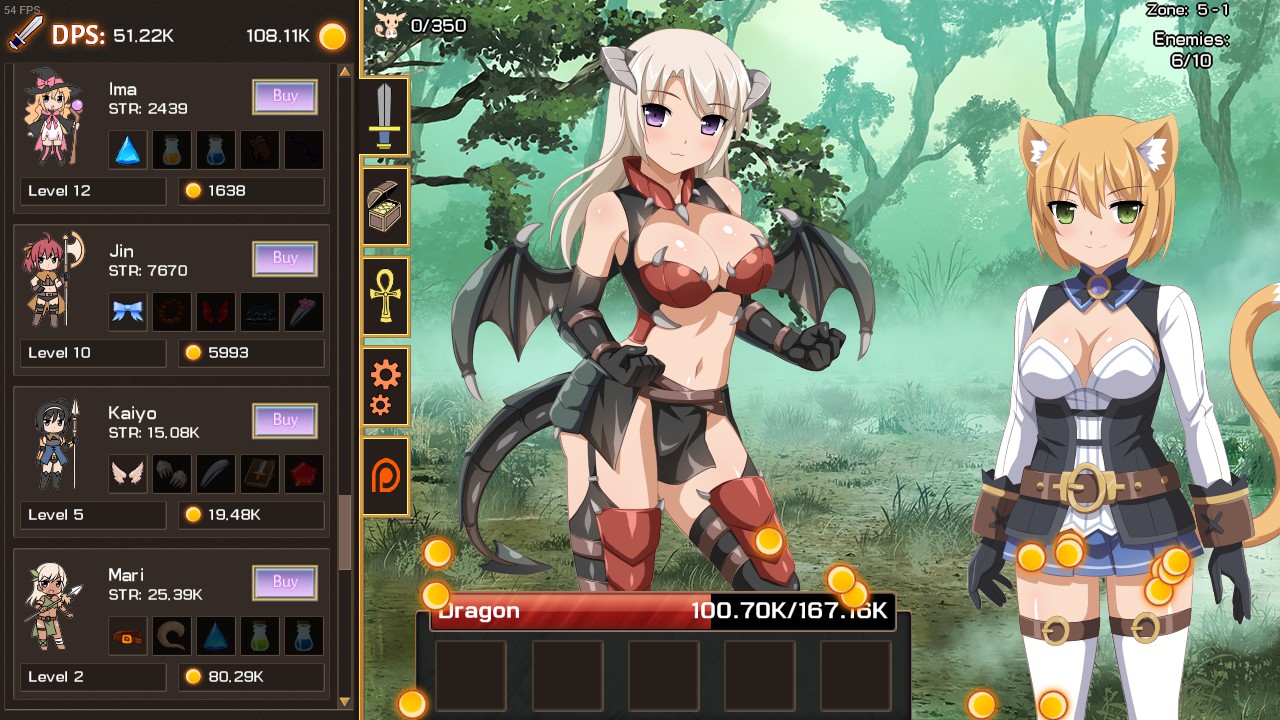Switch to the sword weapons tab

click(385, 115)
